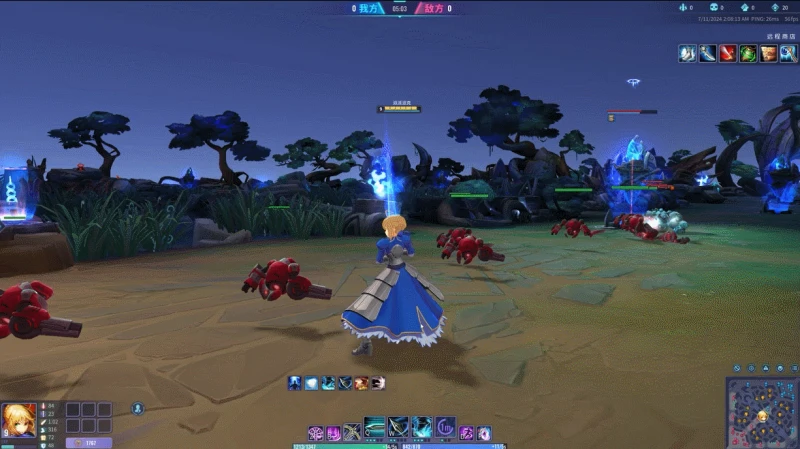800x449 pixels.
Task: Click the first blue buff status icon
Action: [x=295, y=383]
